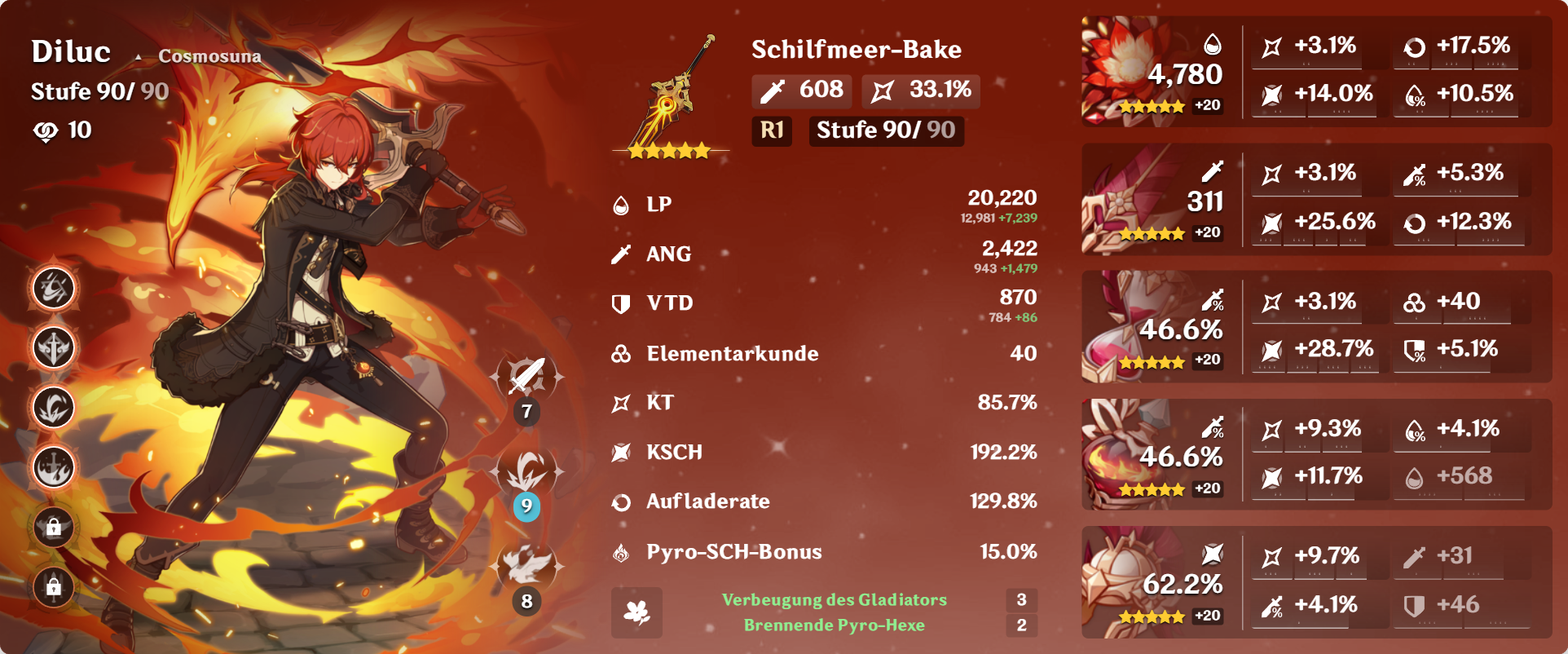Unlock the first locked constellation slot

(x=52, y=528)
